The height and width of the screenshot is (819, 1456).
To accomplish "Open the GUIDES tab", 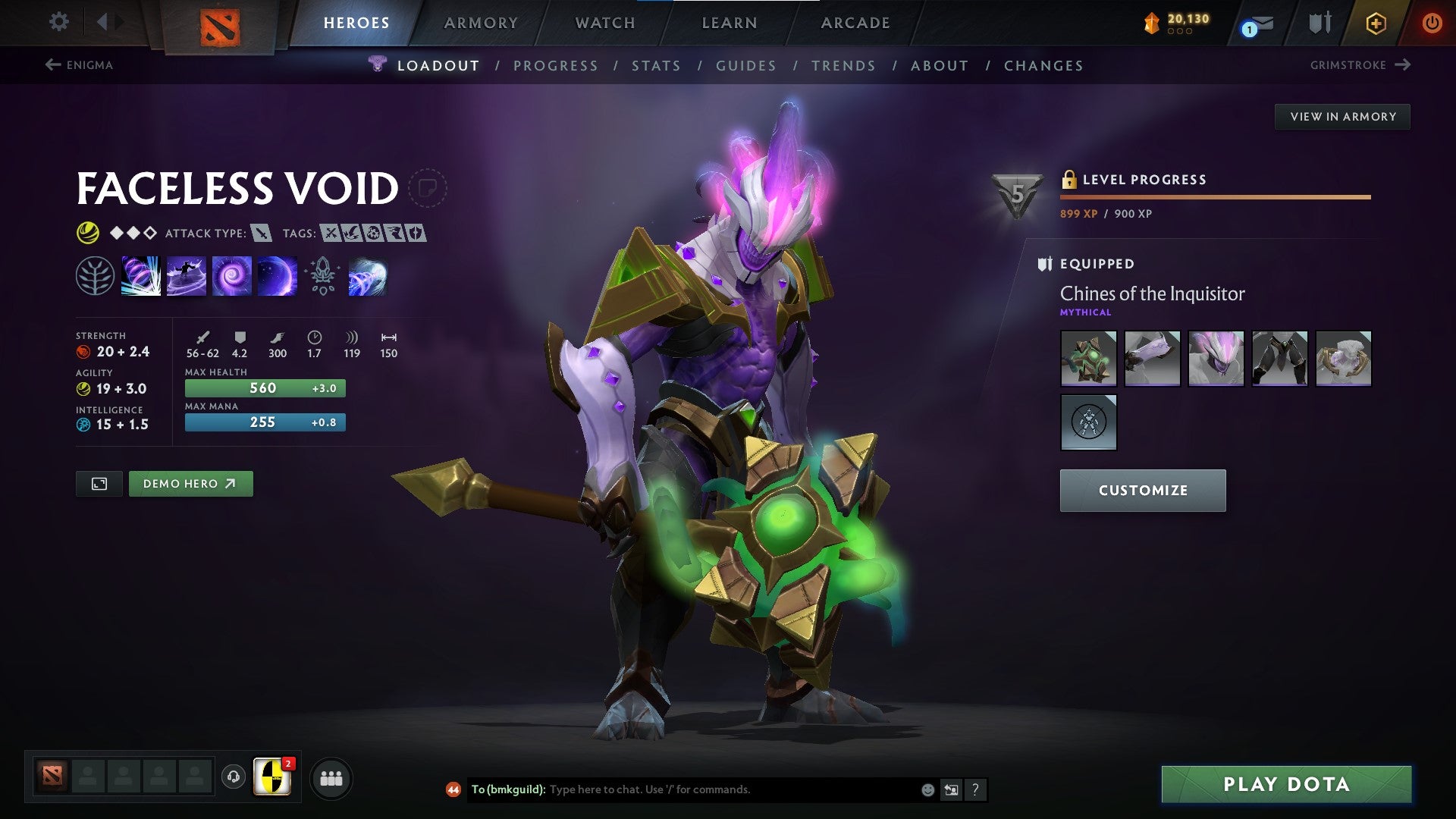I will 745,66.
